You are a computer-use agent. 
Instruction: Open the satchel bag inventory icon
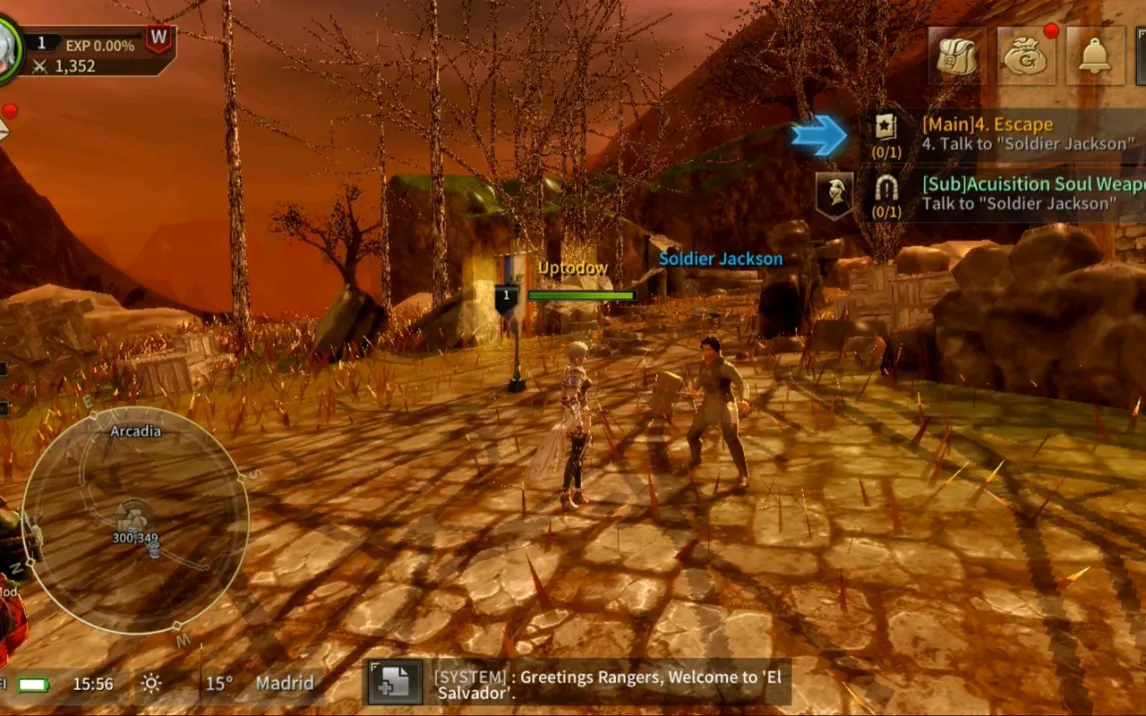957,56
